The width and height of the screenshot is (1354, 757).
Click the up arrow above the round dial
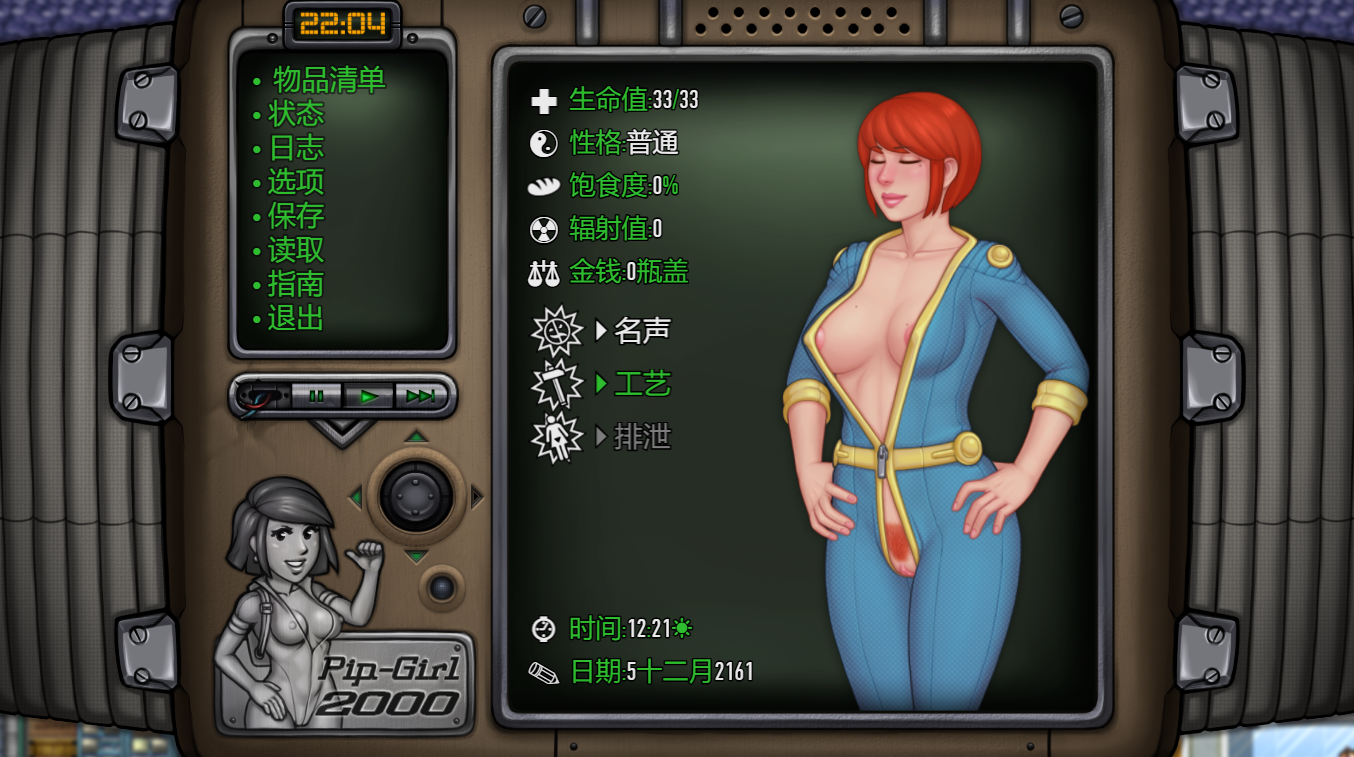[416, 436]
